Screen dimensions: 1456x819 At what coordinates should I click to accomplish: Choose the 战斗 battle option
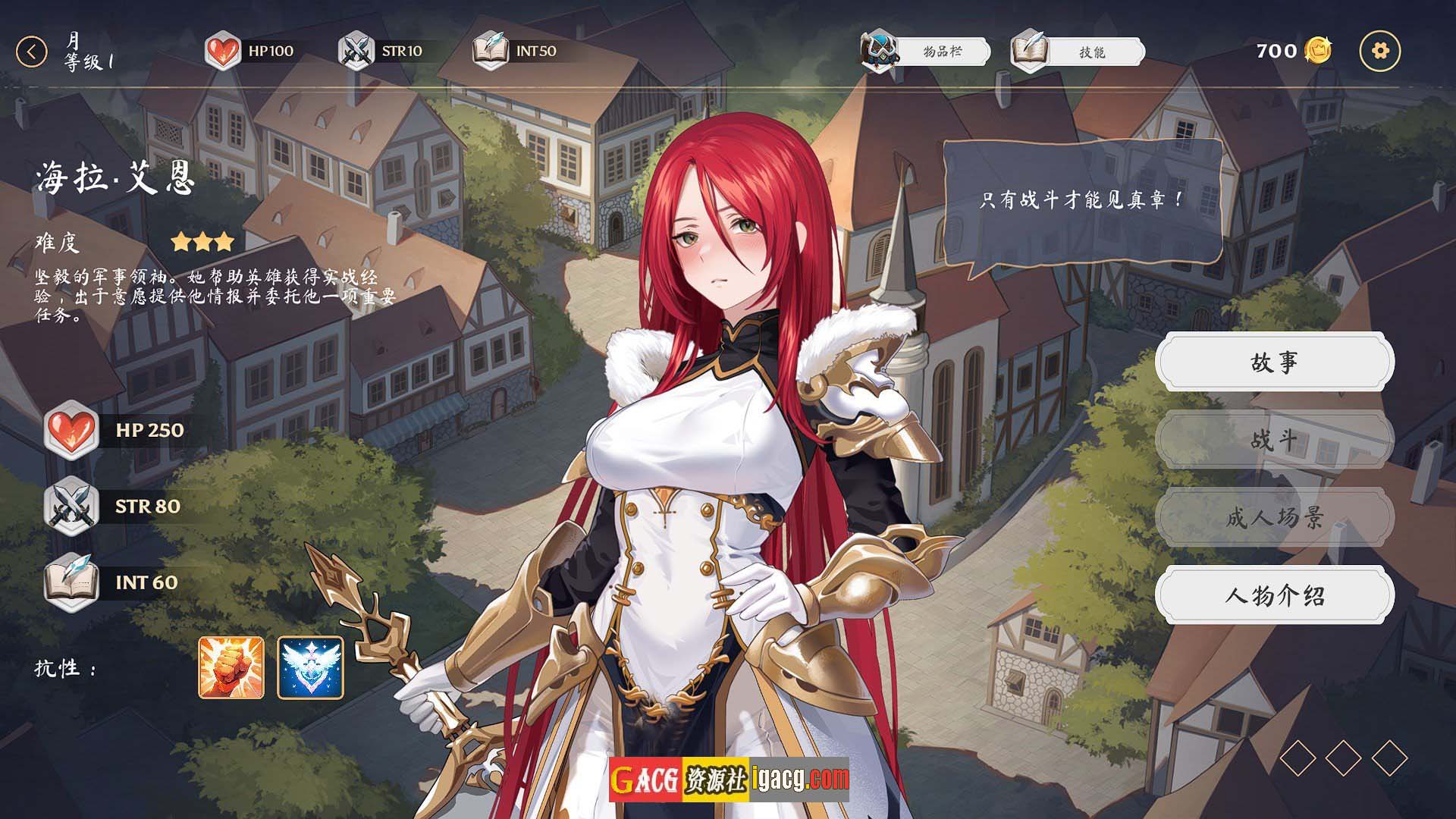[x=1274, y=440]
